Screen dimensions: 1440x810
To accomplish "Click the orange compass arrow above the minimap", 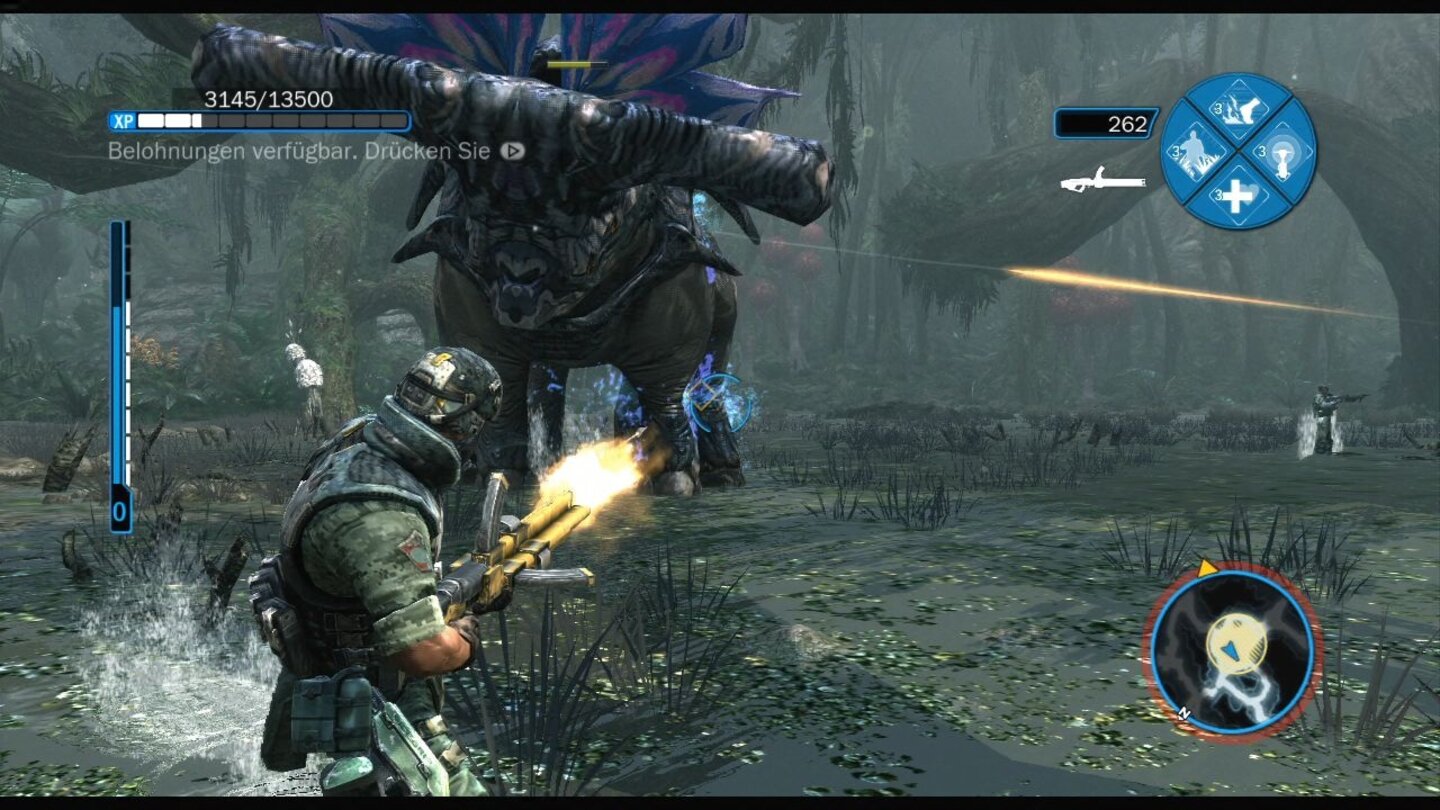I will pyautogui.click(x=1207, y=567).
